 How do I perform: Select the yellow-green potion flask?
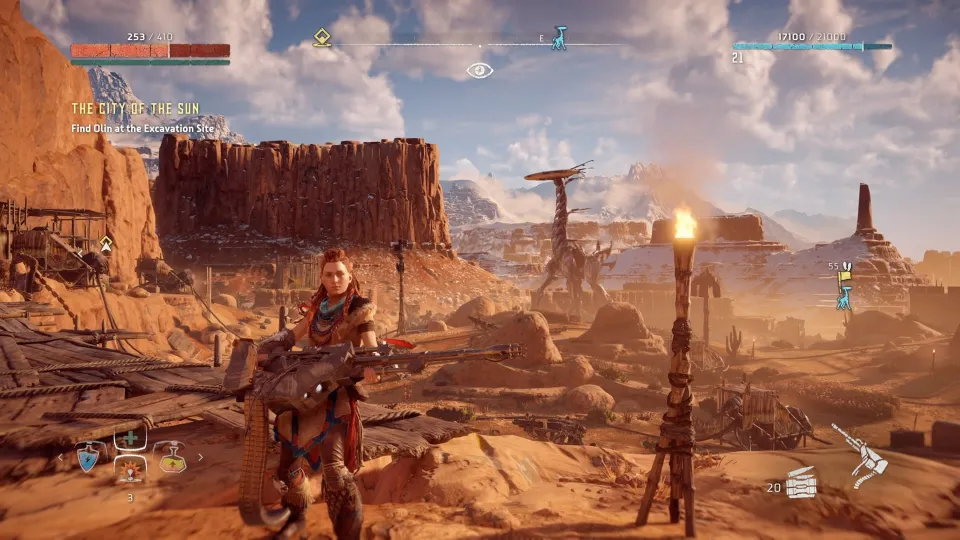pyautogui.click(x=170, y=457)
